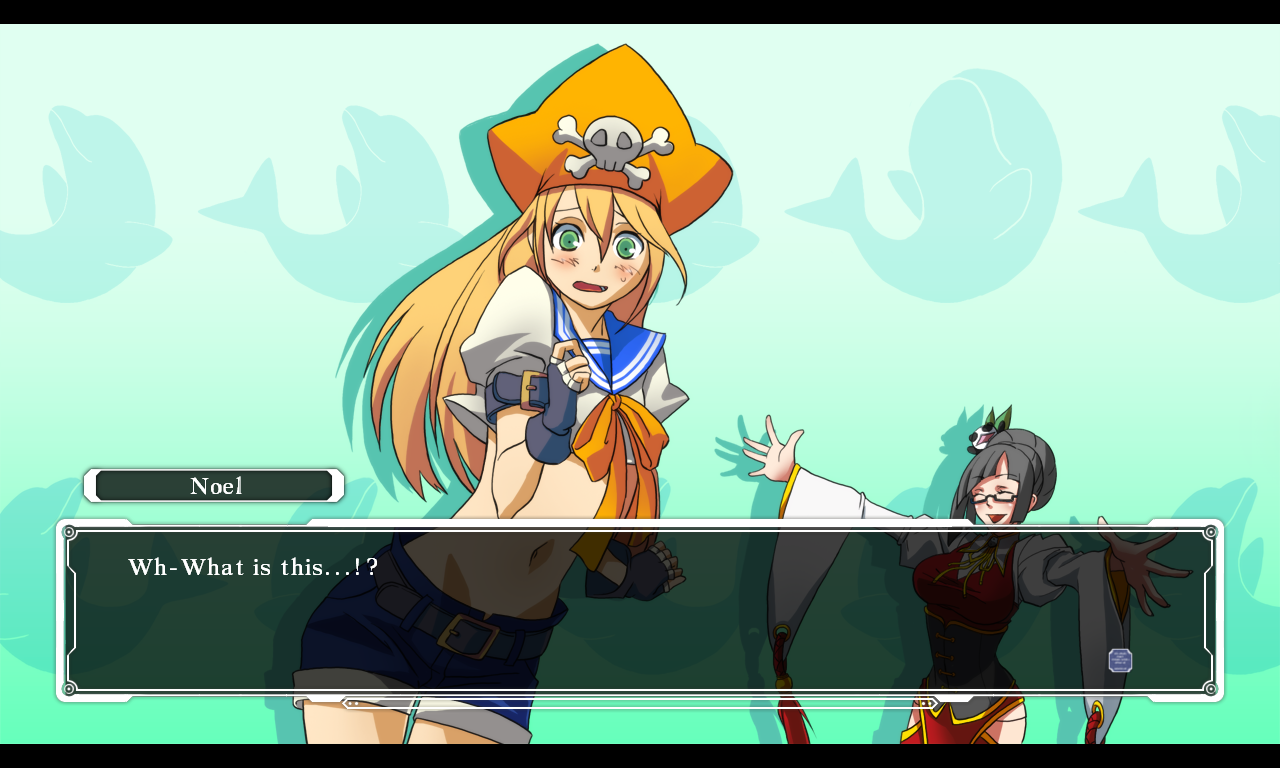
Task: Advance Noel's "Wh-What is this...!?" dialogue box
Action: [640, 610]
